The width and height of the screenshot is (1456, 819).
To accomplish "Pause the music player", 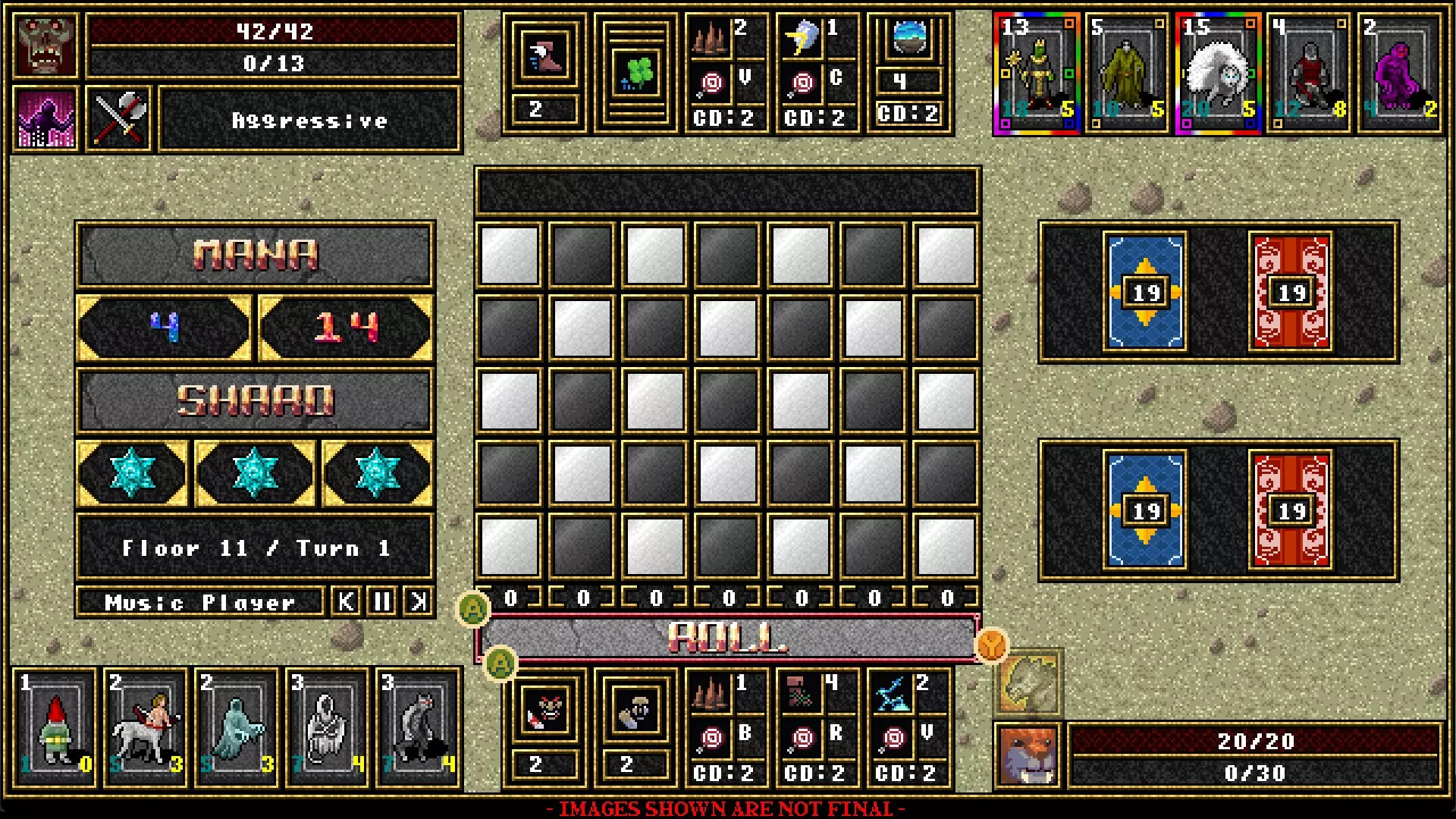I will point(382,602).
